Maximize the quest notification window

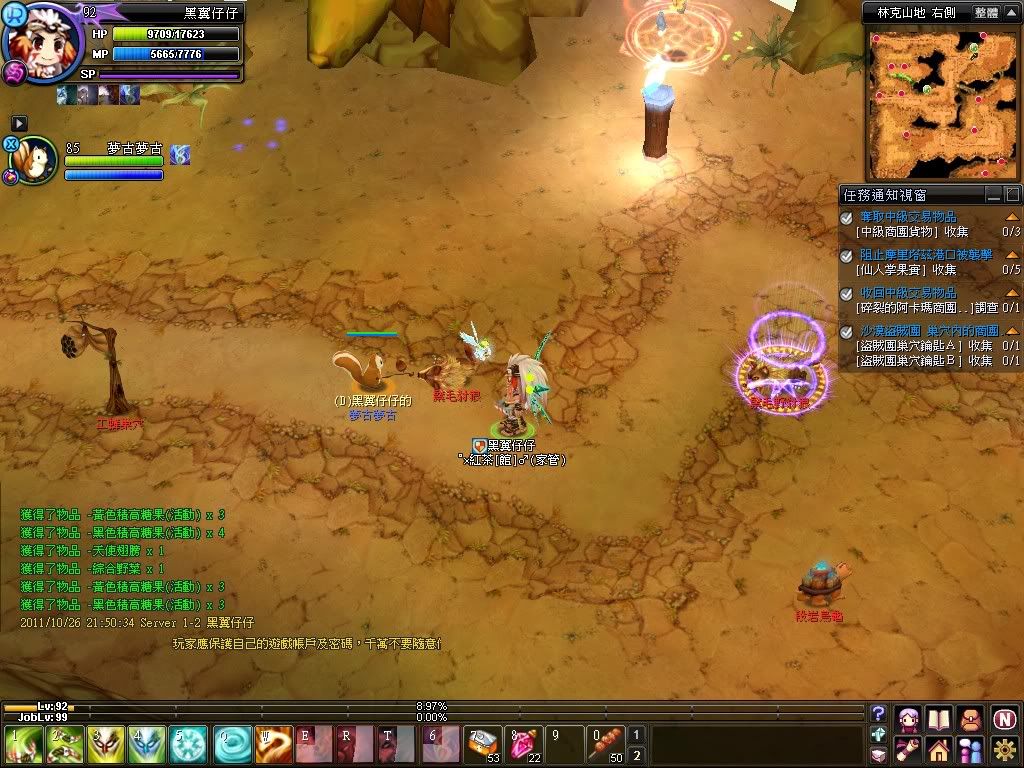pos(1012,195)
